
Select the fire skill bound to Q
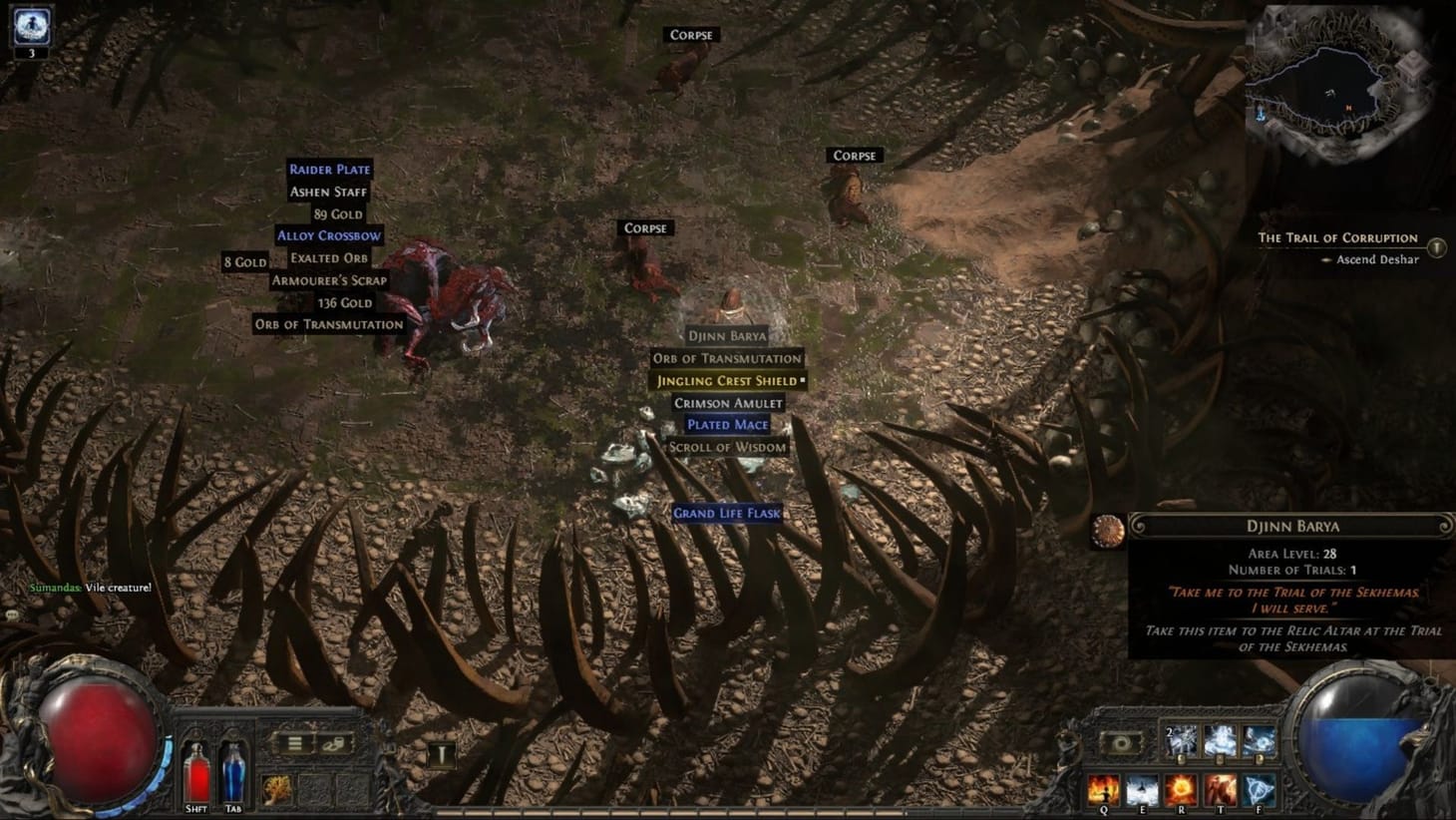(x=1104, y=788)
